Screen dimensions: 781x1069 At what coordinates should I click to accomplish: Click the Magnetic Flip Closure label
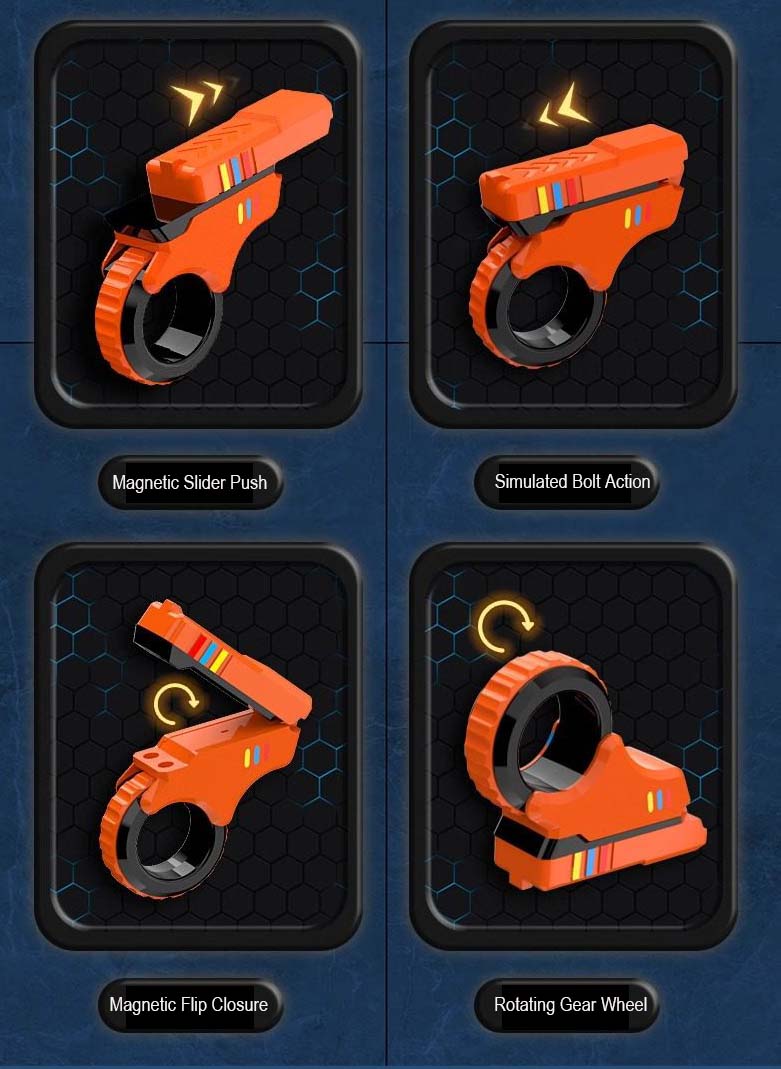[189, 1004]
